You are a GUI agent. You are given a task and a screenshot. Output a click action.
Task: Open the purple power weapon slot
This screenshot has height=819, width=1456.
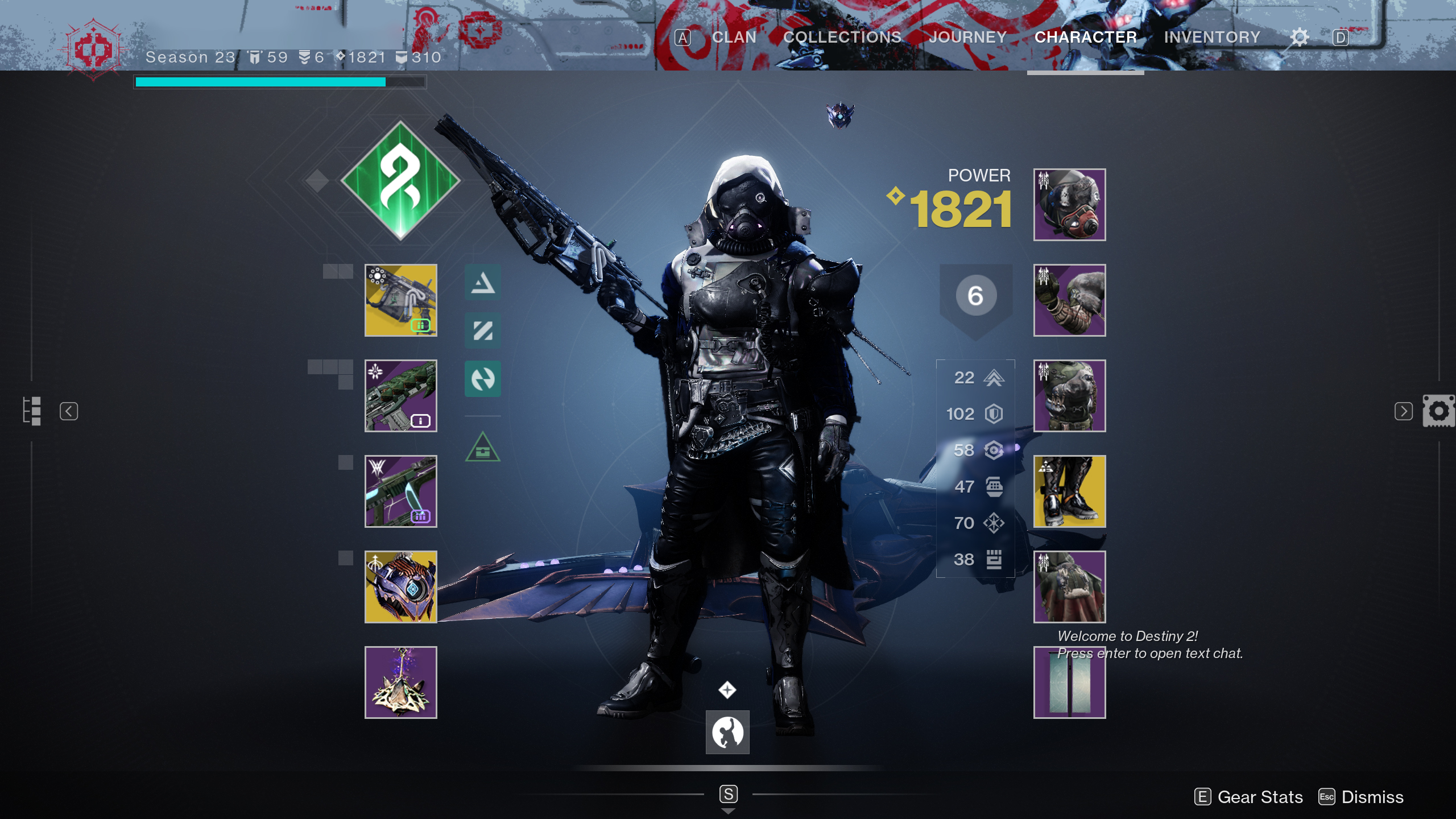click(400, 491)
